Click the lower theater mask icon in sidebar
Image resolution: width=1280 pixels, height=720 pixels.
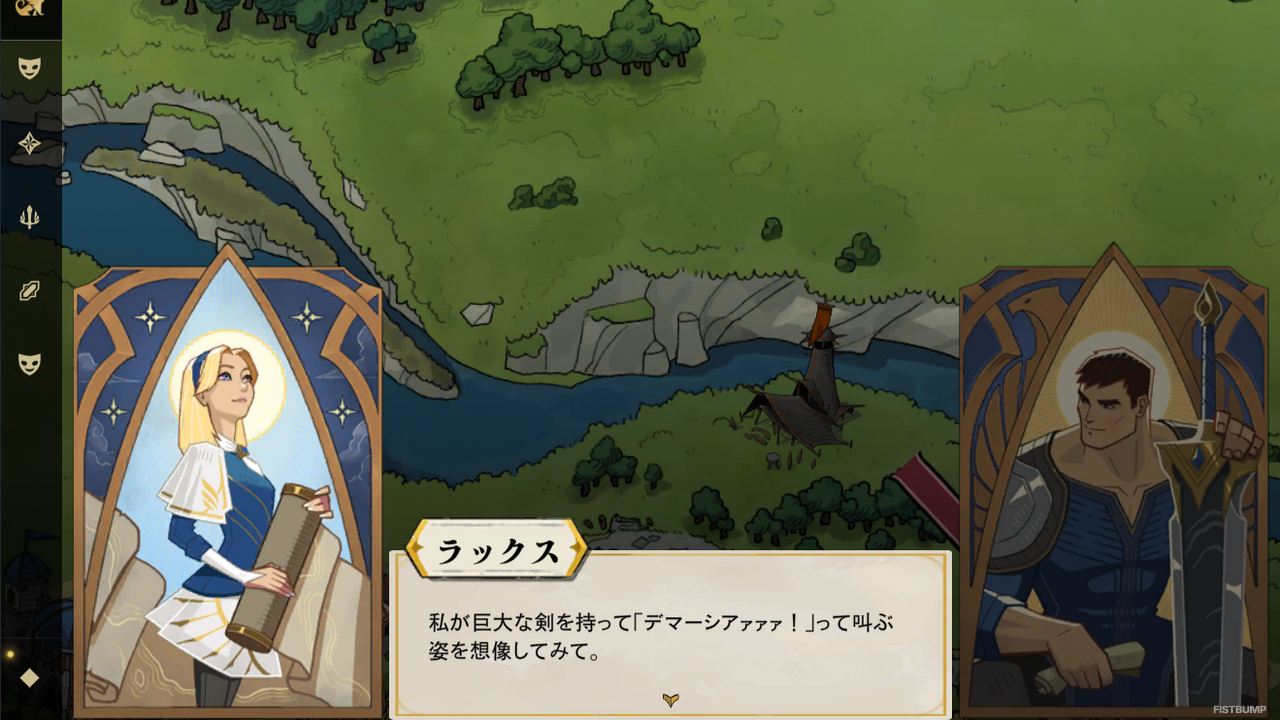pyautogui.click(x=30, y=365)
